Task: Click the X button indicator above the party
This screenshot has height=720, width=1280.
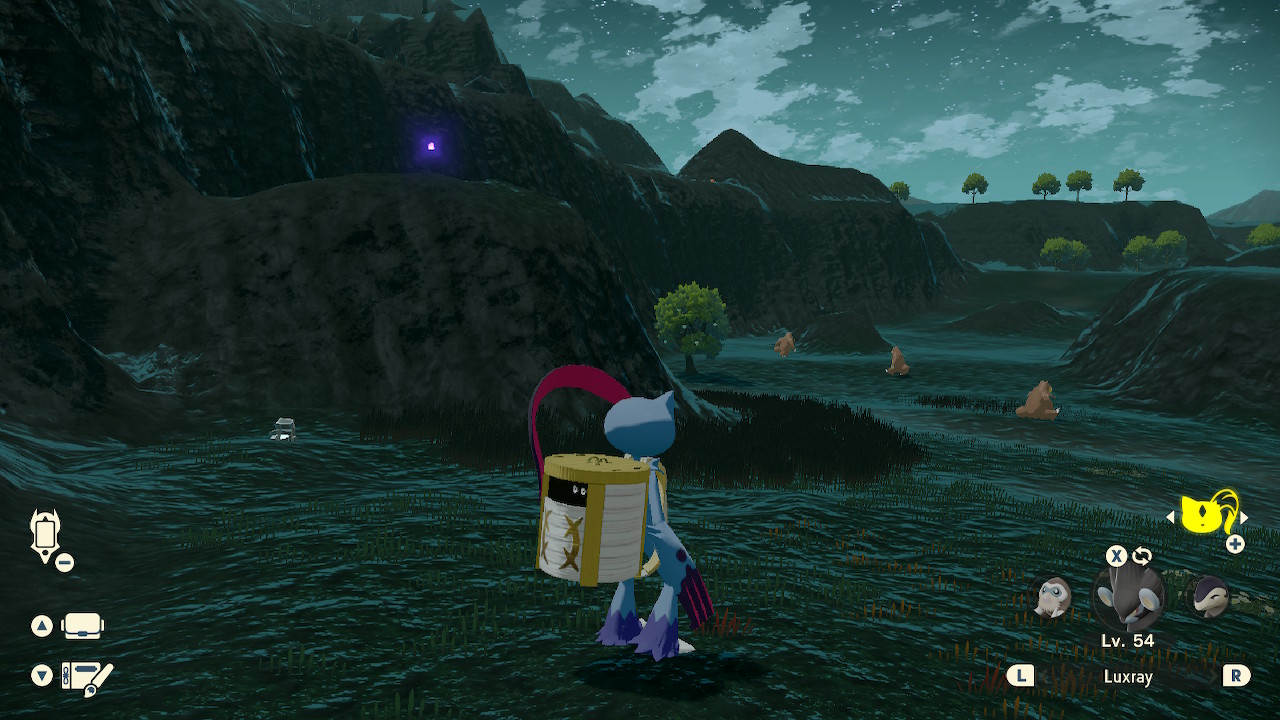Action: tap(1116, 556)
